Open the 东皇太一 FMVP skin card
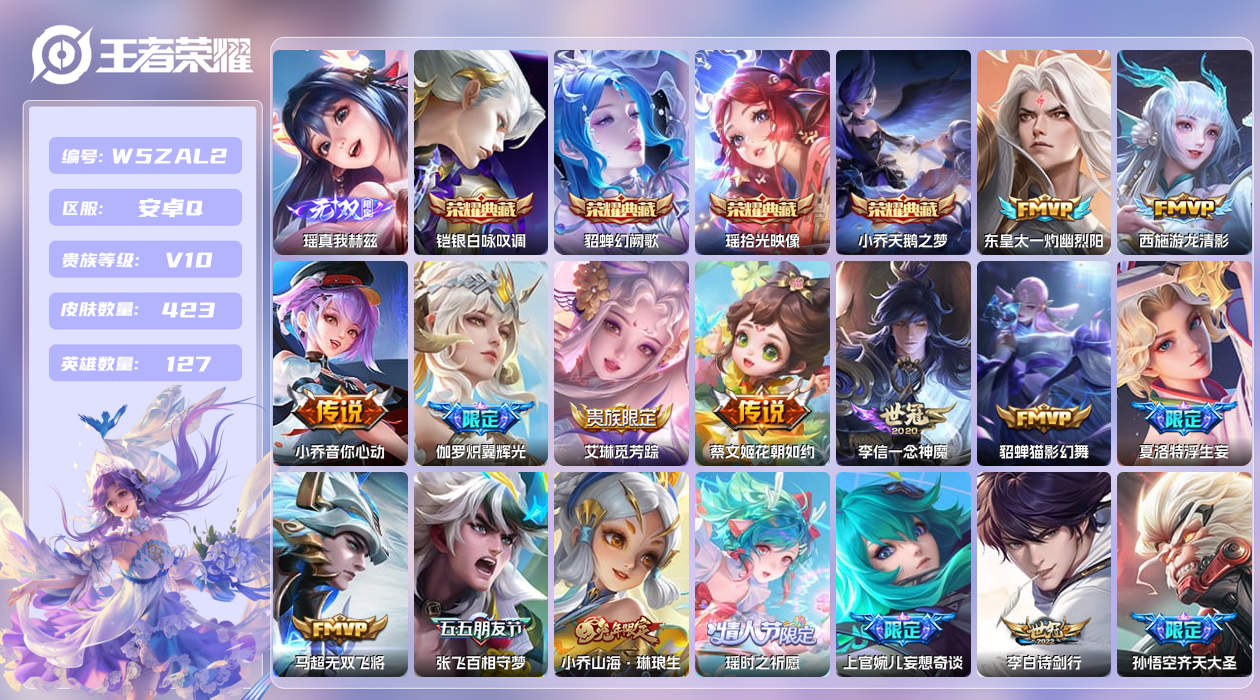 tap(1044, 152)
